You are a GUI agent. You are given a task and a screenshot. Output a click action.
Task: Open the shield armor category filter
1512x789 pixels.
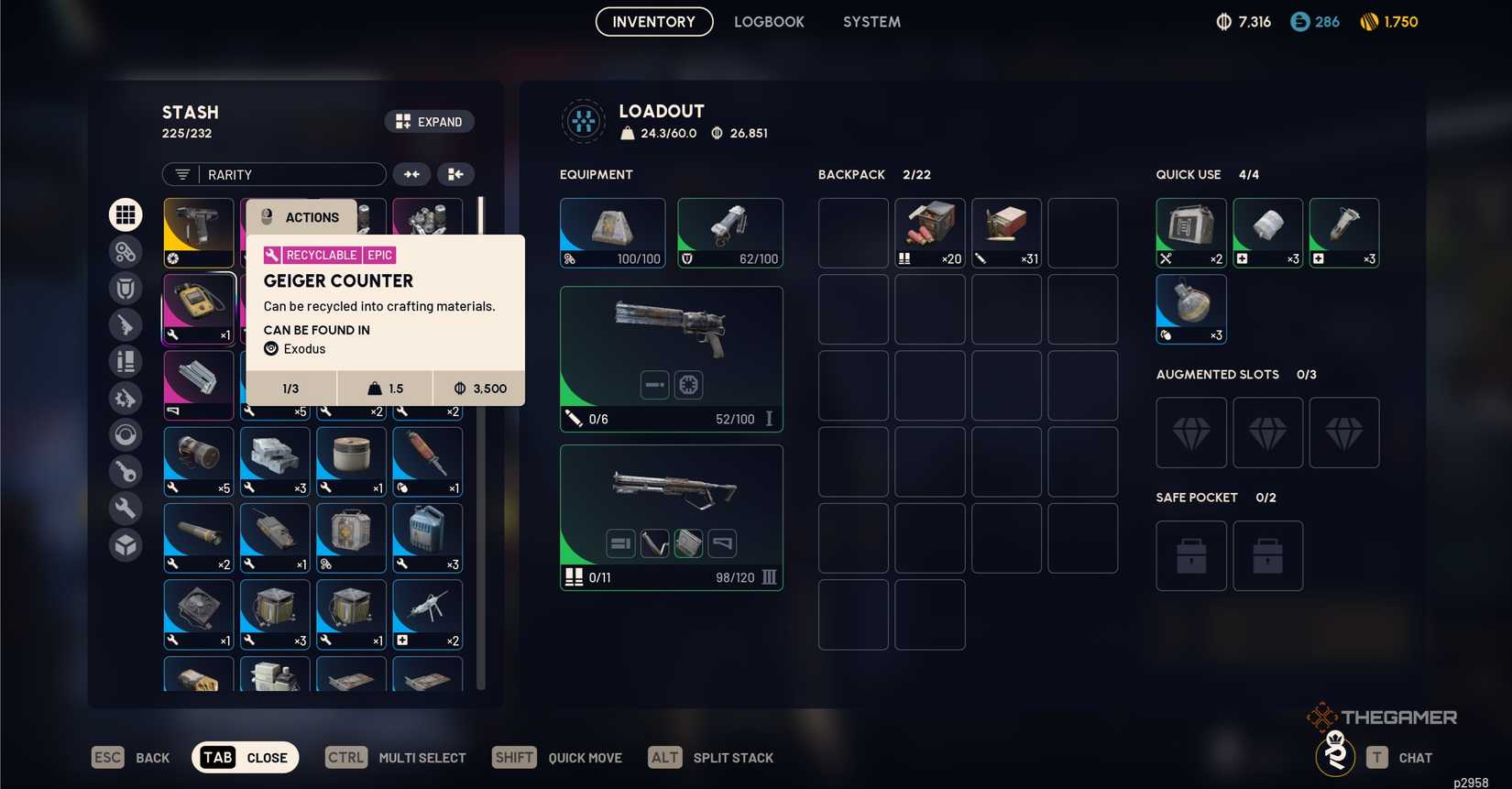coord(126,288)
